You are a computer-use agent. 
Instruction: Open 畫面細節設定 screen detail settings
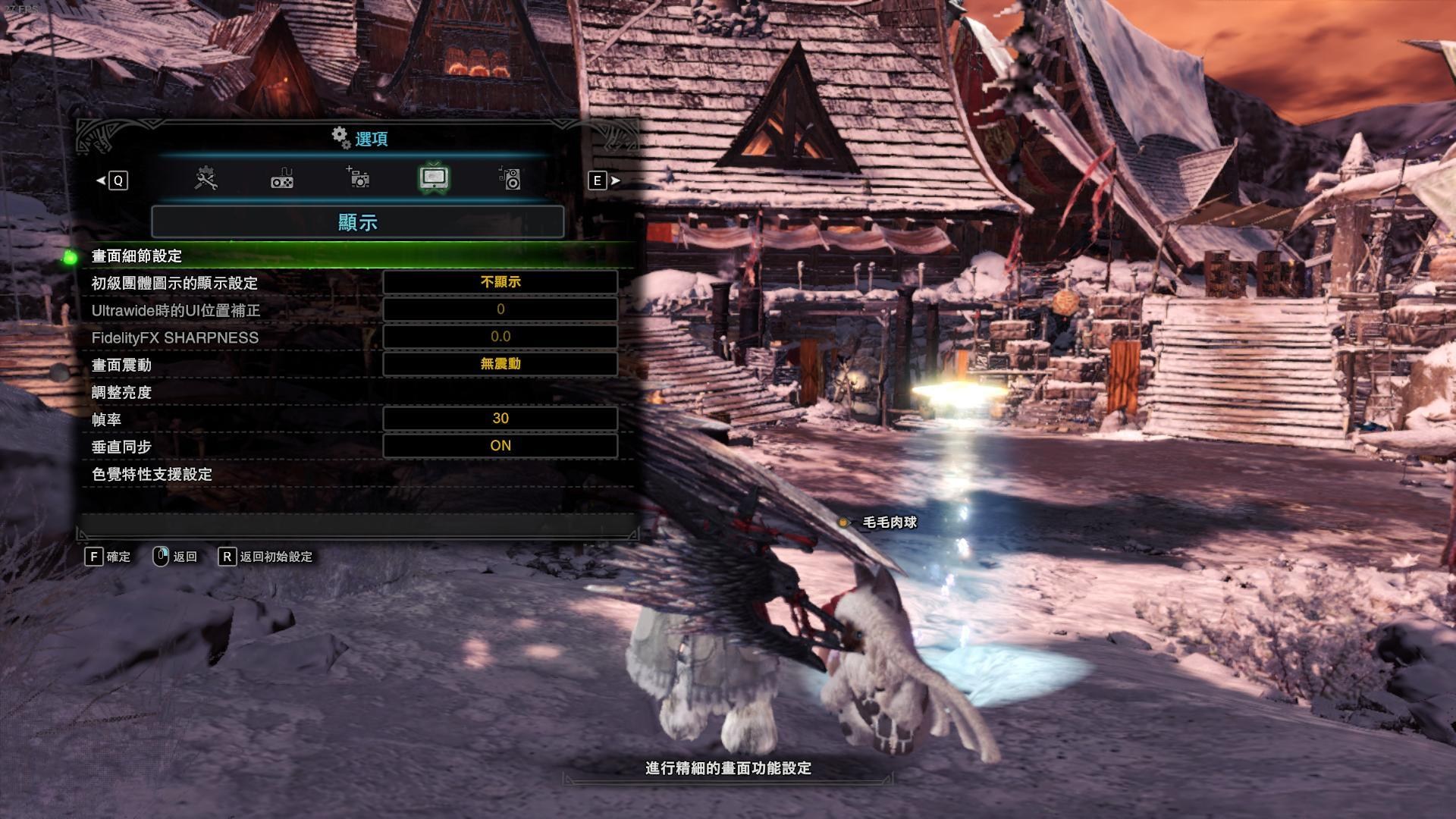pos(136,256)
